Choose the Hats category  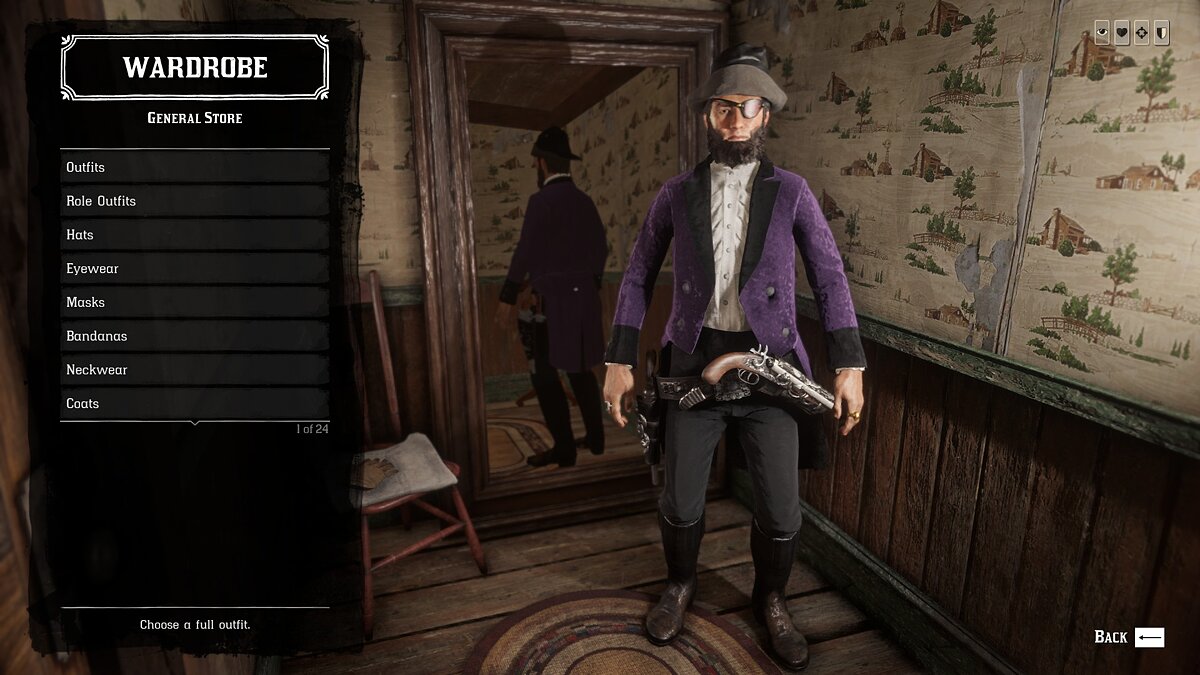195,235
